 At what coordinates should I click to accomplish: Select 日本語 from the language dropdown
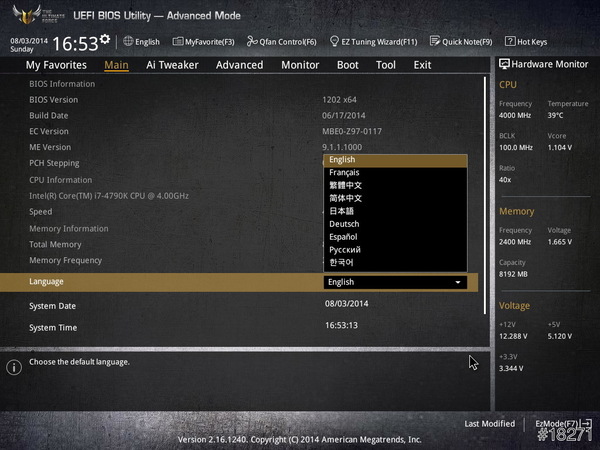point(342,211)
